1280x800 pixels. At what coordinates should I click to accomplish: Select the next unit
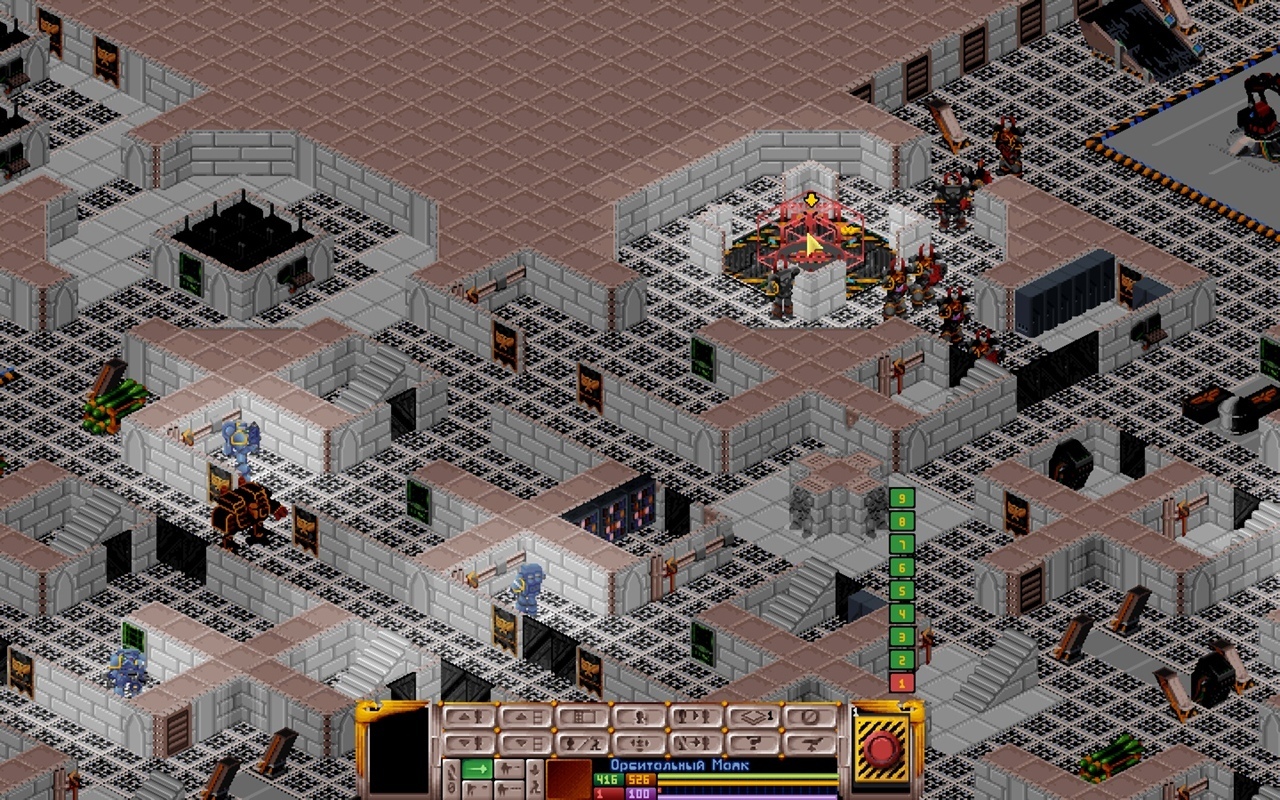[696, 717]
